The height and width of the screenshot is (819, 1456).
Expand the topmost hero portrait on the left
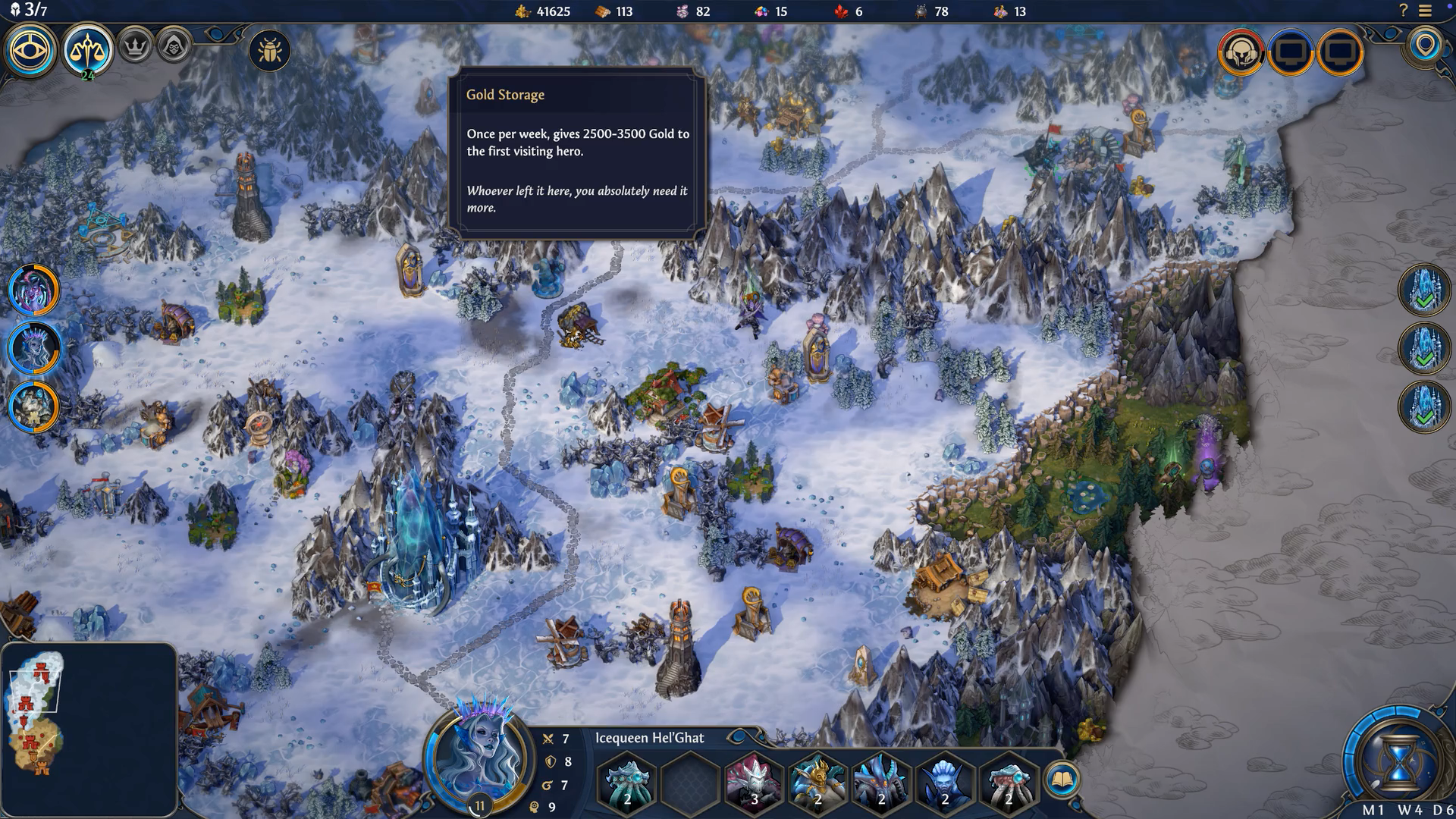[x=32, y=289]
